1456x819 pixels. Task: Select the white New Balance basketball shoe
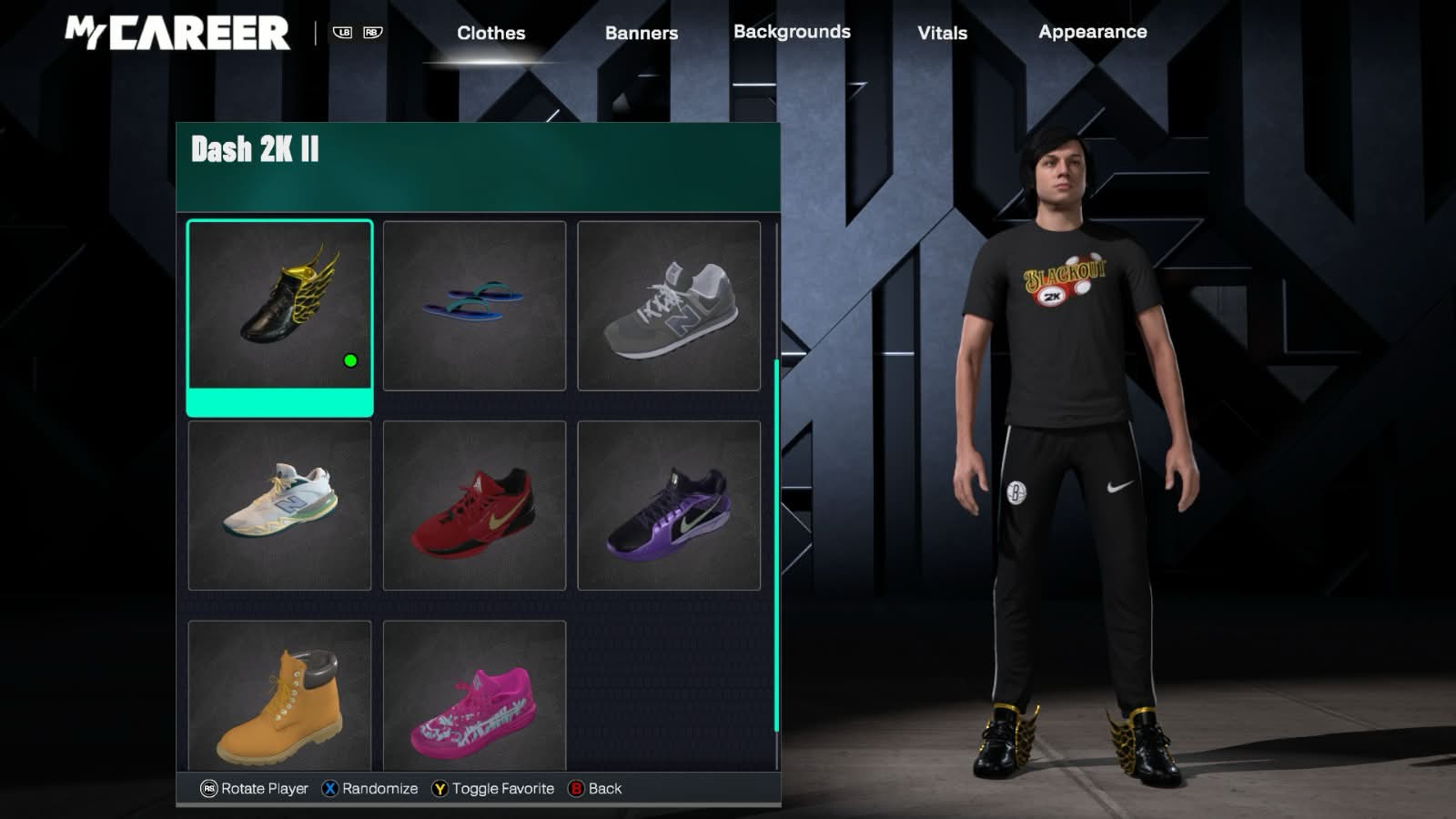[279, 505]
